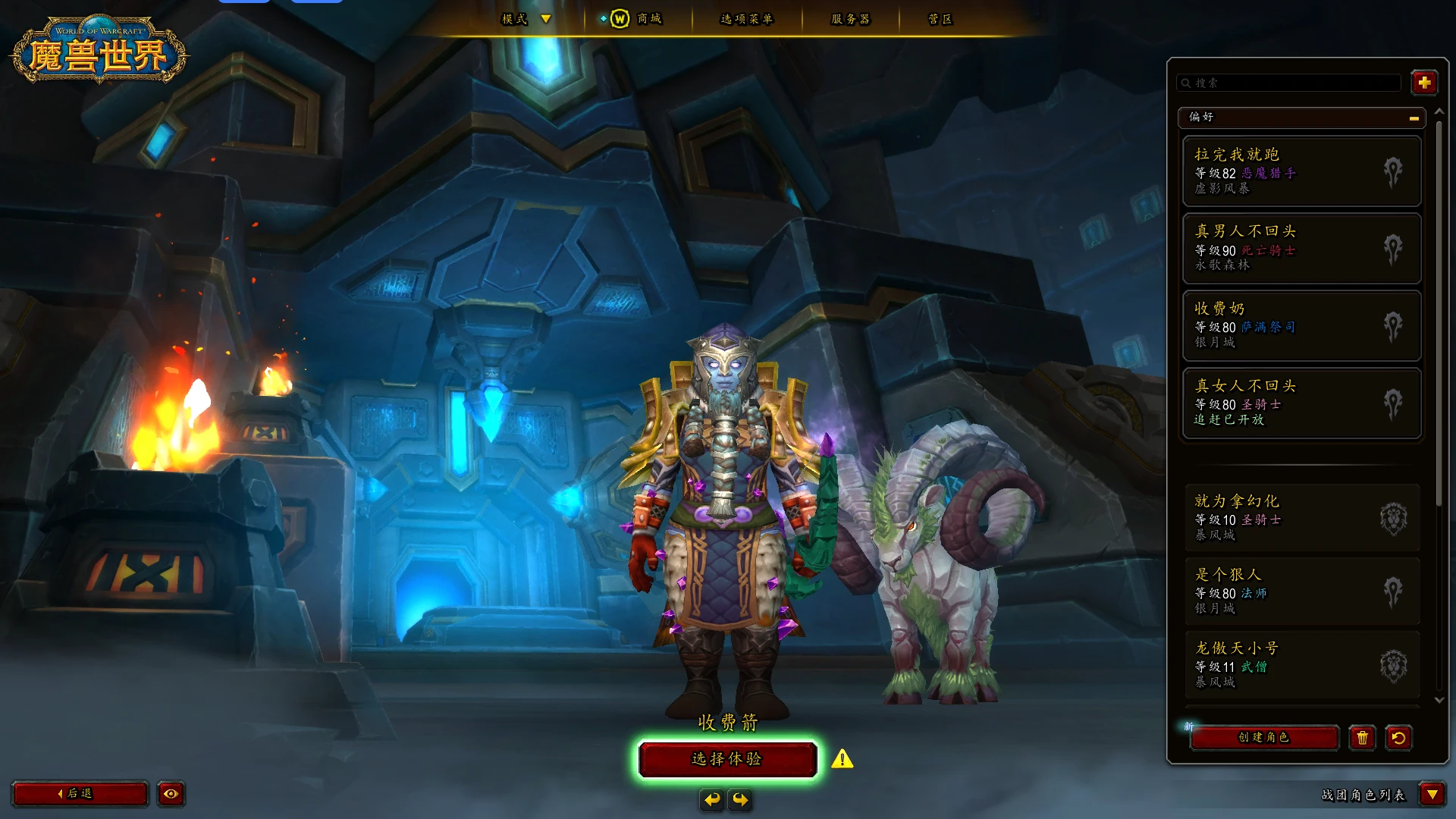The width and height of the screenshot is (1456, 819).
Task: Select the death knight 真男人不回头
Action: [x=1301, y=248]
